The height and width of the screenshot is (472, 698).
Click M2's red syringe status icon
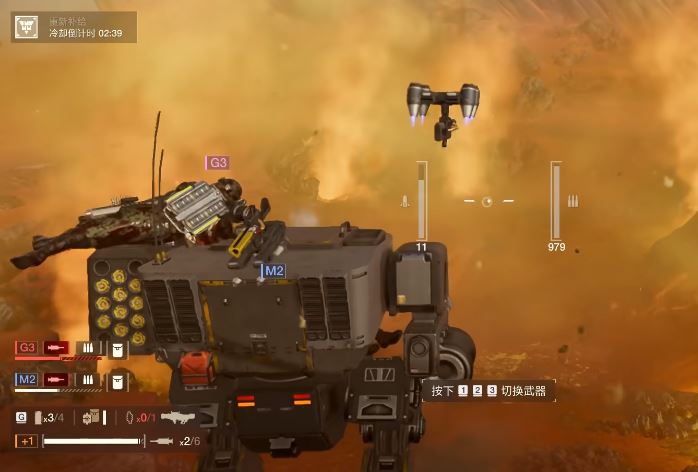[x=57, y=380]
